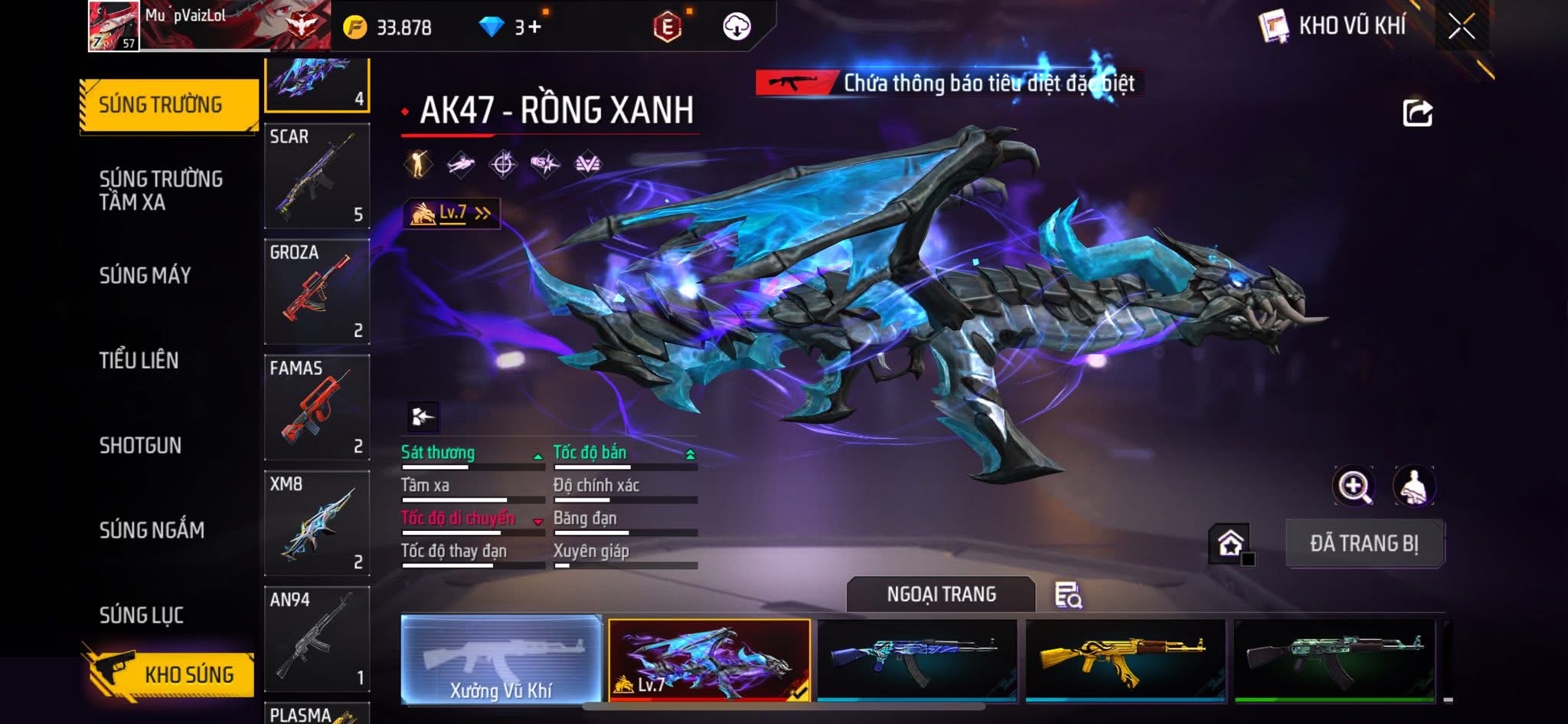This screenshot has width=1568, height=724.
Task: Open the Súng Máy category
Action: (145, 275)
